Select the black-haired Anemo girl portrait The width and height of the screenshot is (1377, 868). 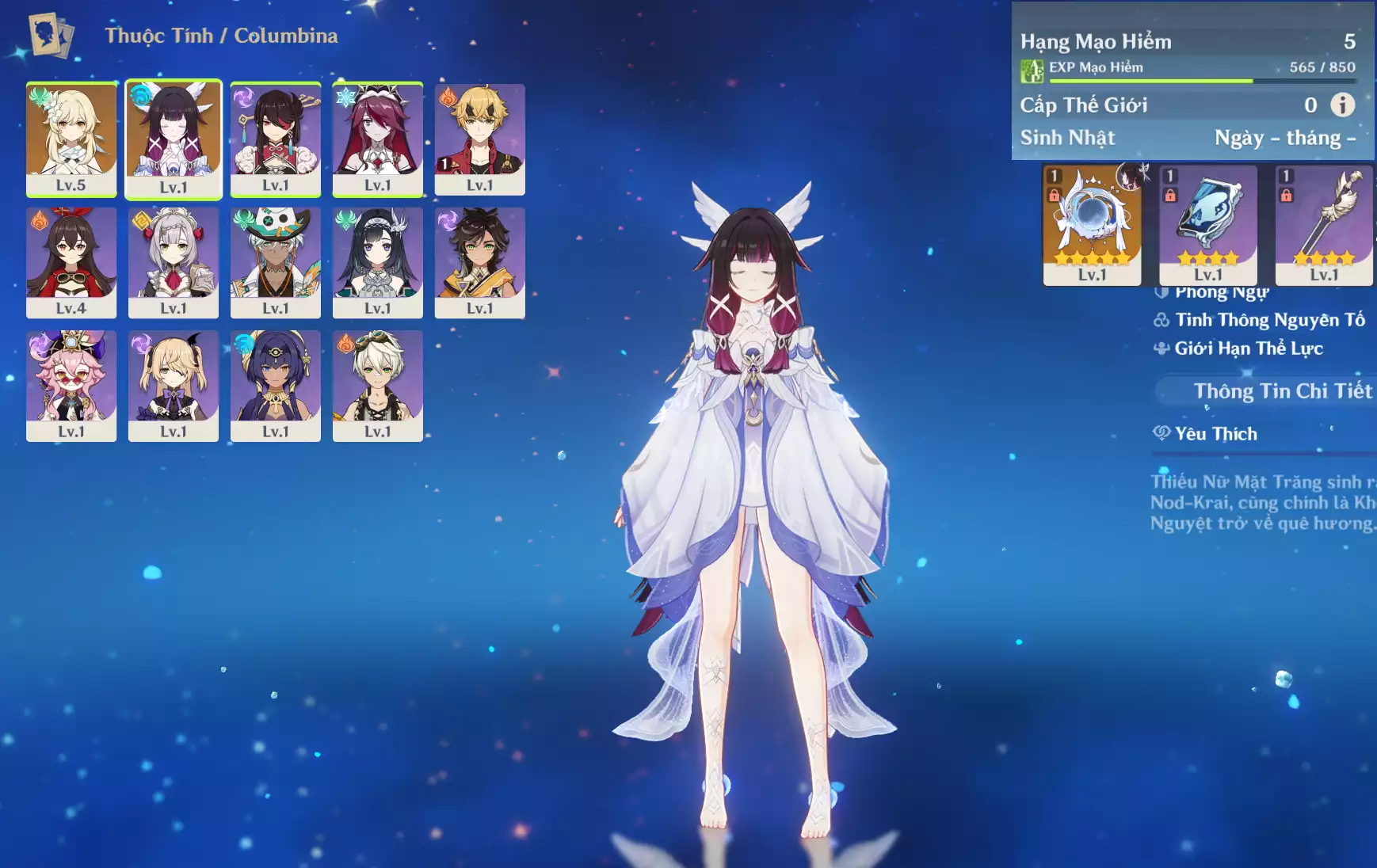(x=378, y=262)
